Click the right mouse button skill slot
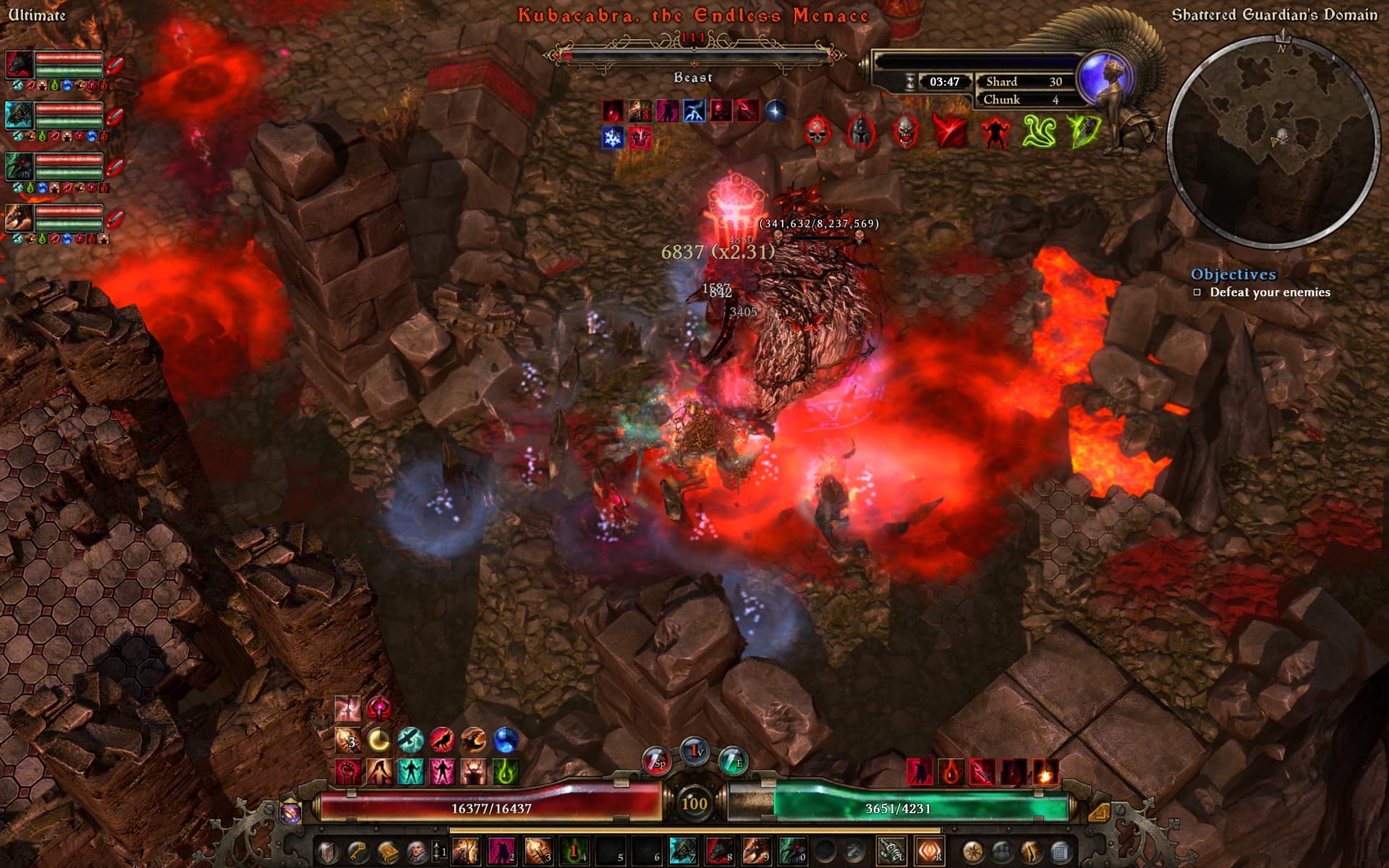The height and width of the screenshot is (868, 1389). pyautogui.click(x=929, y=851)
